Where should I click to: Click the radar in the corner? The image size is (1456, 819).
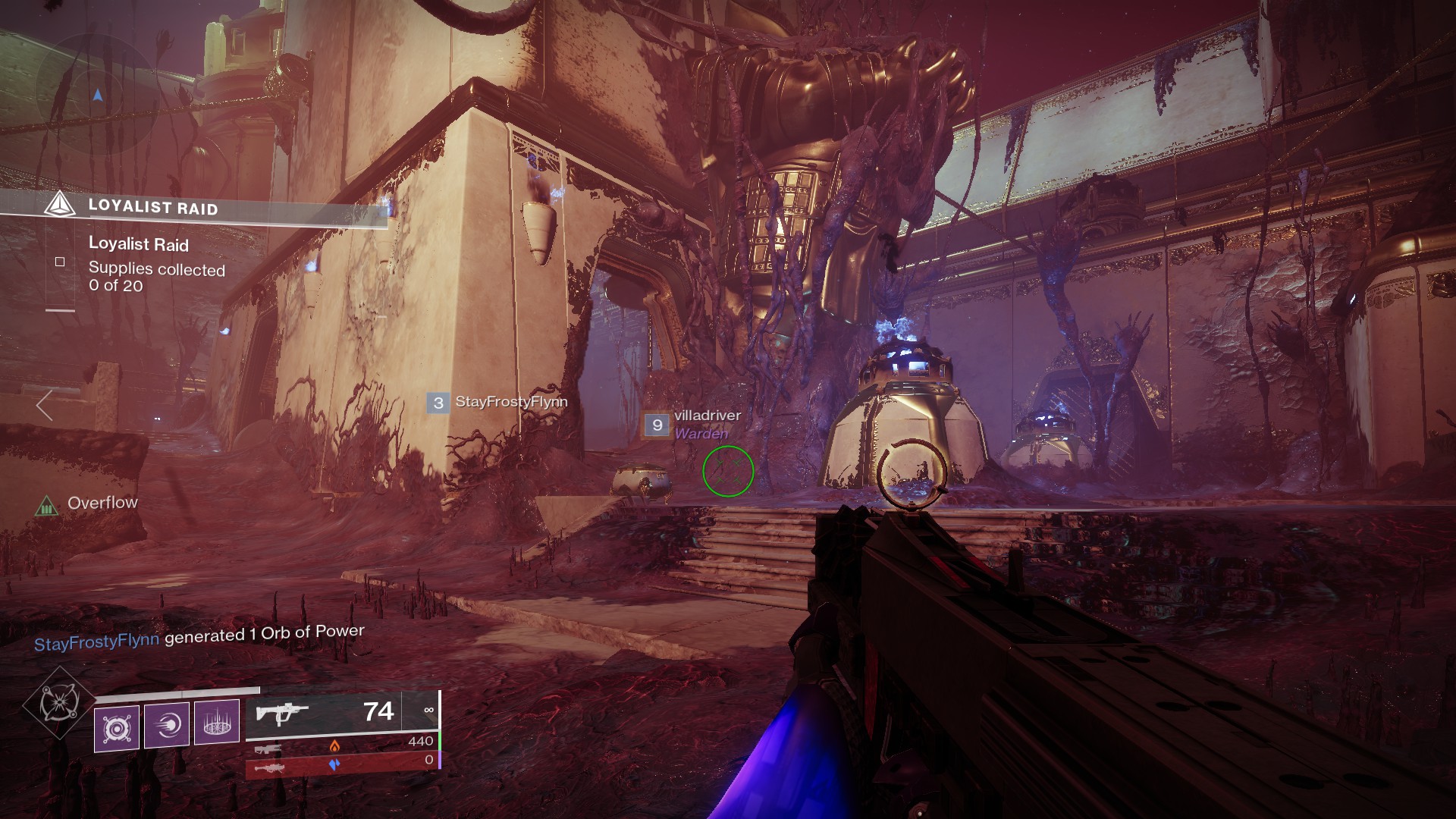pos(96,96)
